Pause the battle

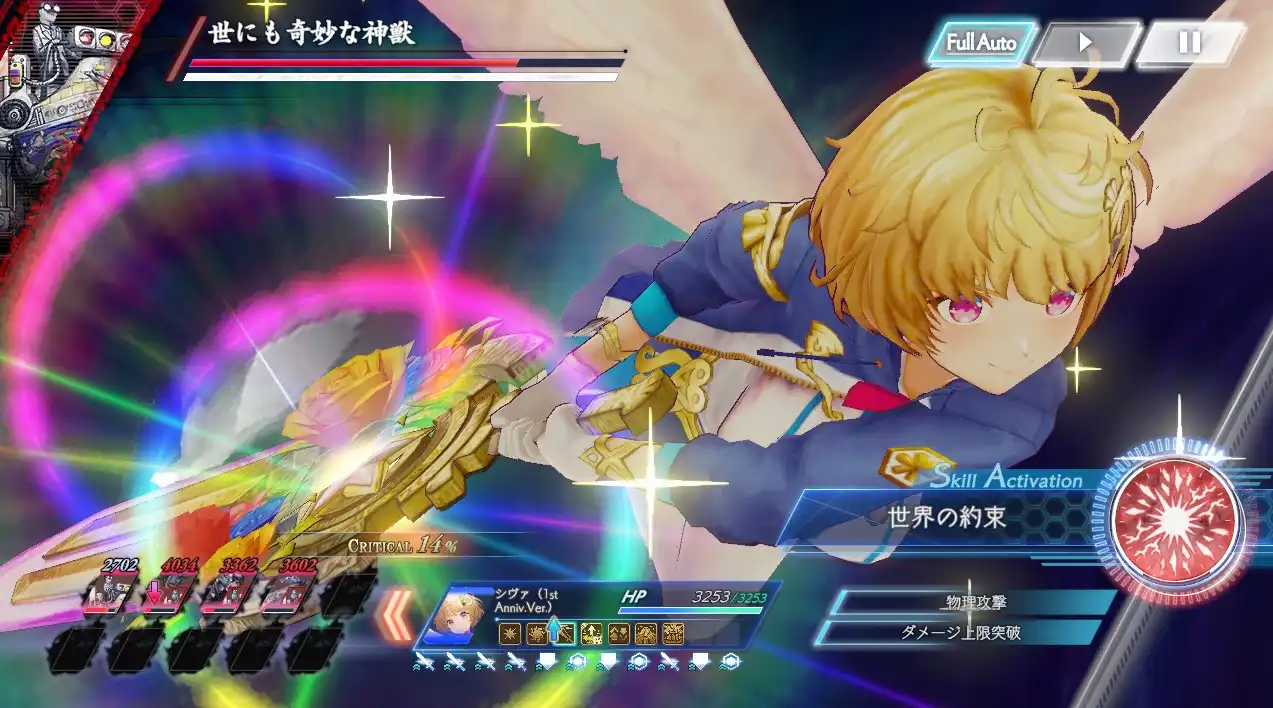[x=1189, y=43]
